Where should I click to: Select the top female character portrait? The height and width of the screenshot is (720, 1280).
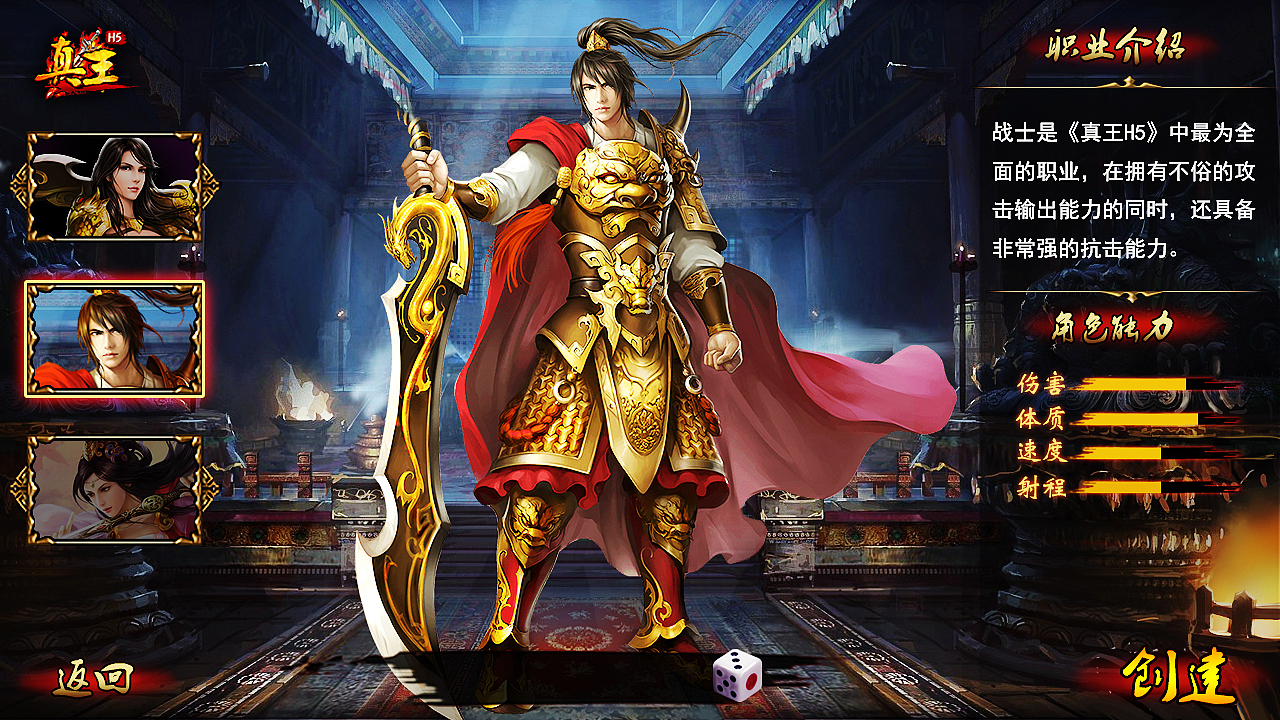coord(115,185)
